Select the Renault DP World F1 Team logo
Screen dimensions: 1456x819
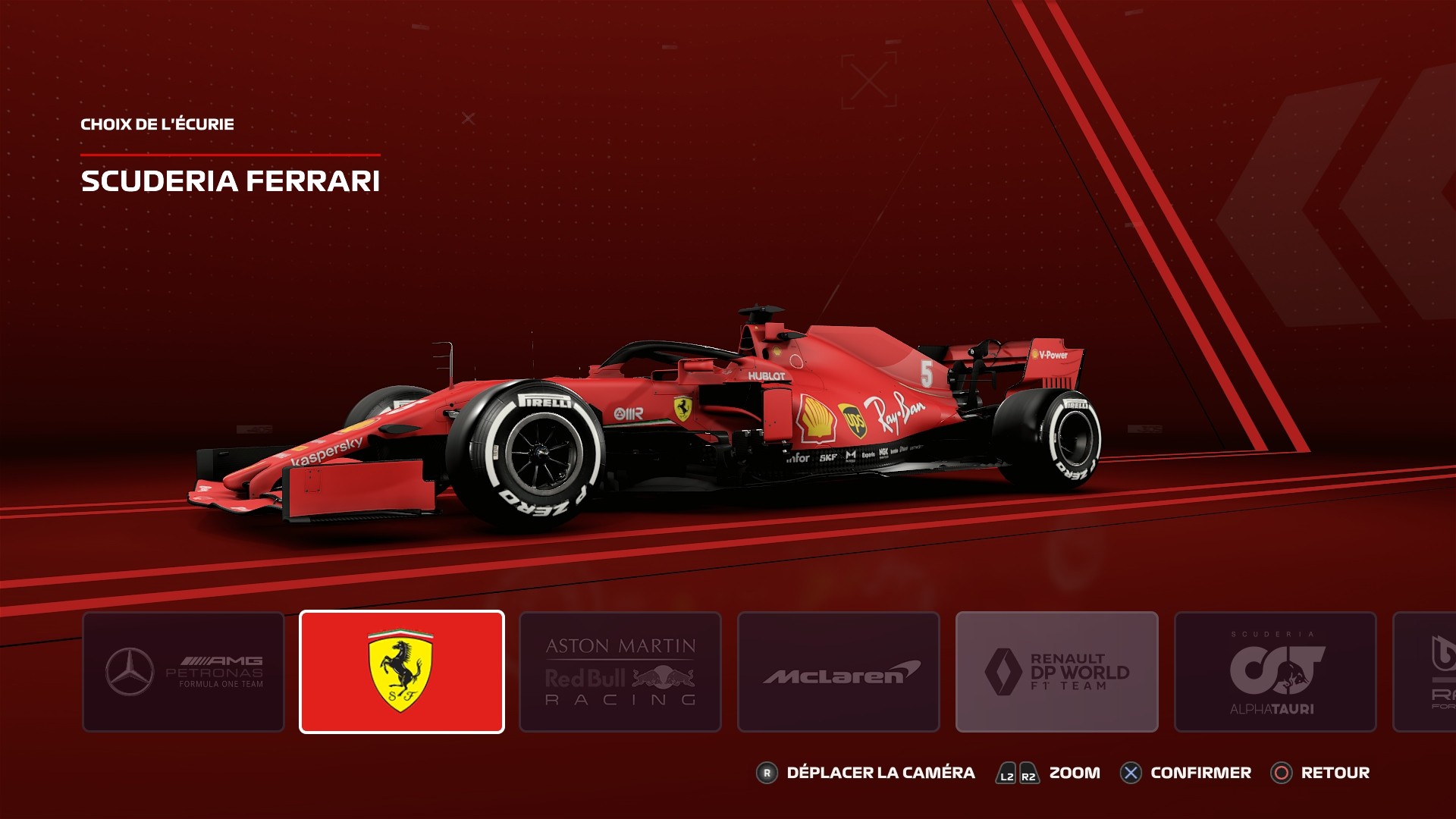click(1056, 672)
